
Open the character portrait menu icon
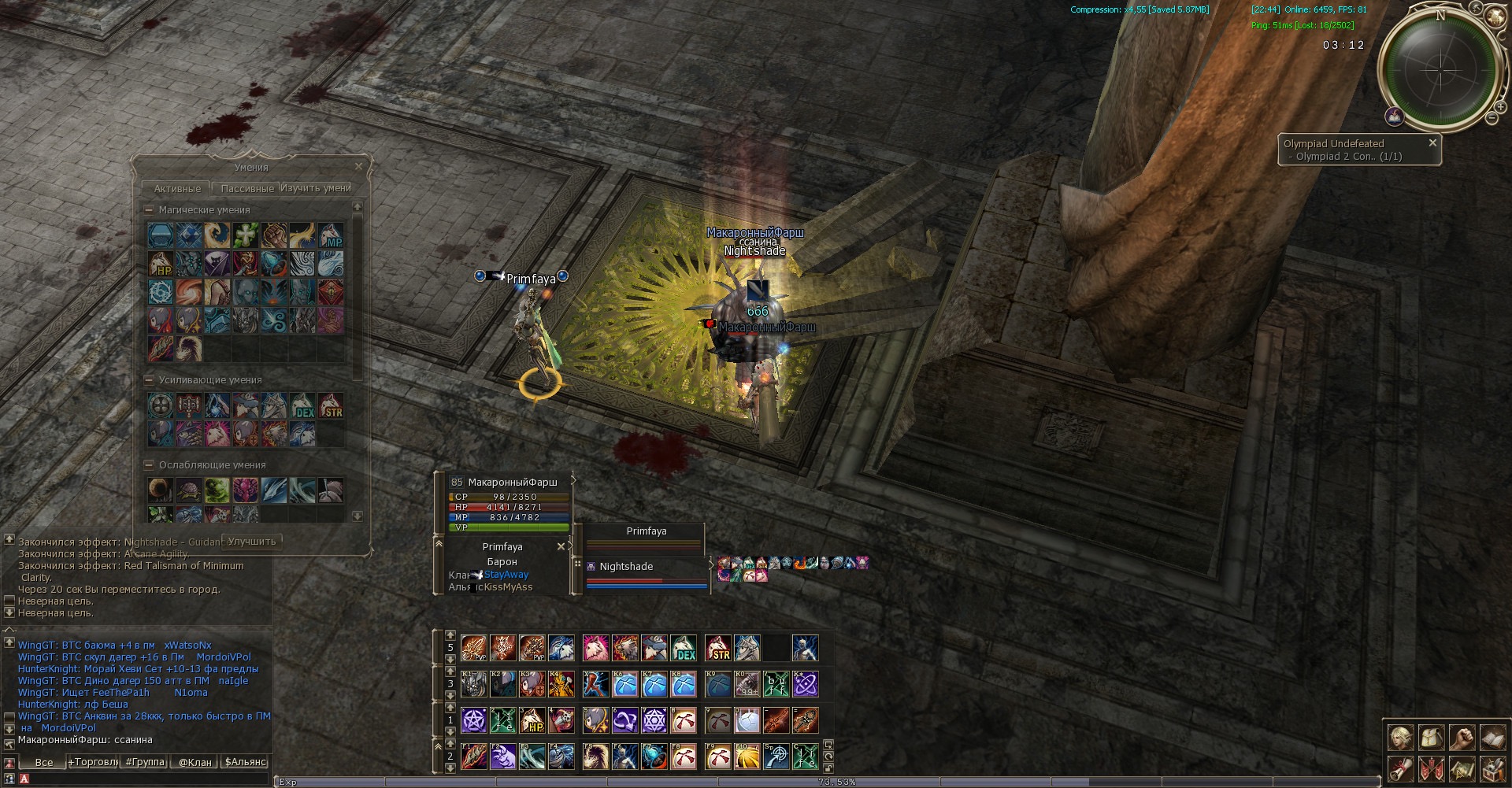point(1400,738)
